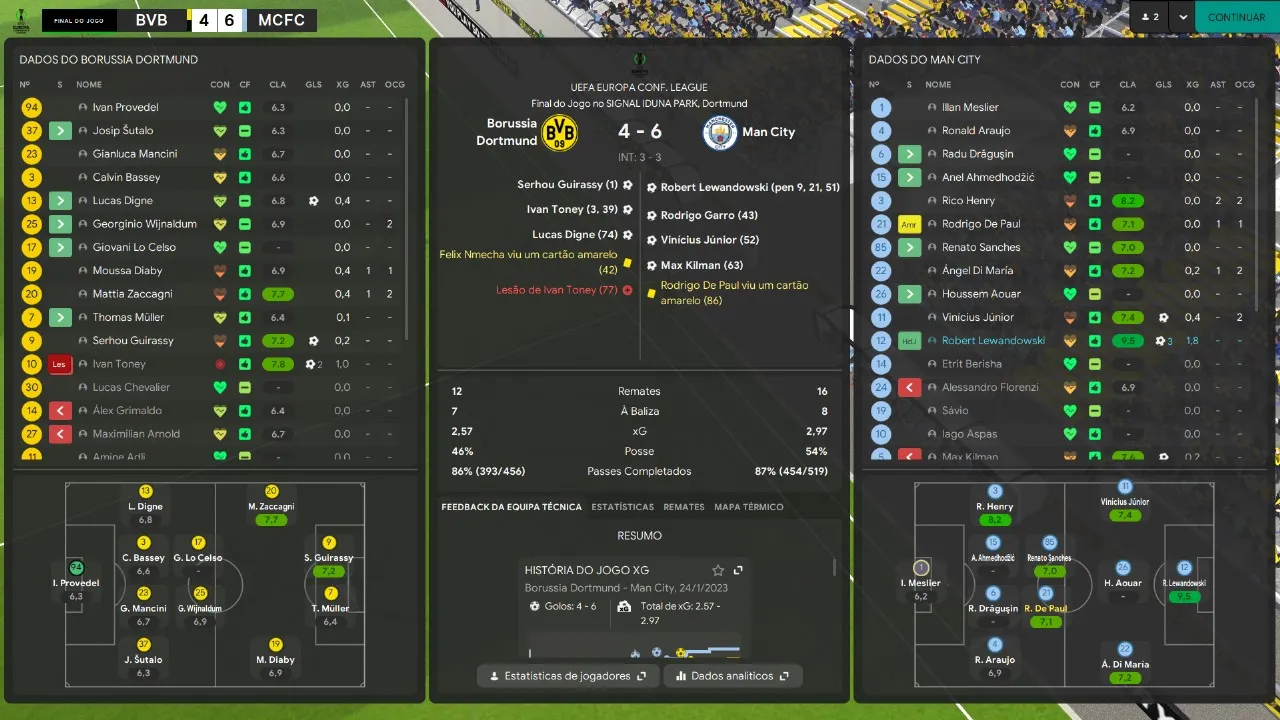Open the dropdown arrow beside Continuar

pyautogui.click(x=1183, y=17)
